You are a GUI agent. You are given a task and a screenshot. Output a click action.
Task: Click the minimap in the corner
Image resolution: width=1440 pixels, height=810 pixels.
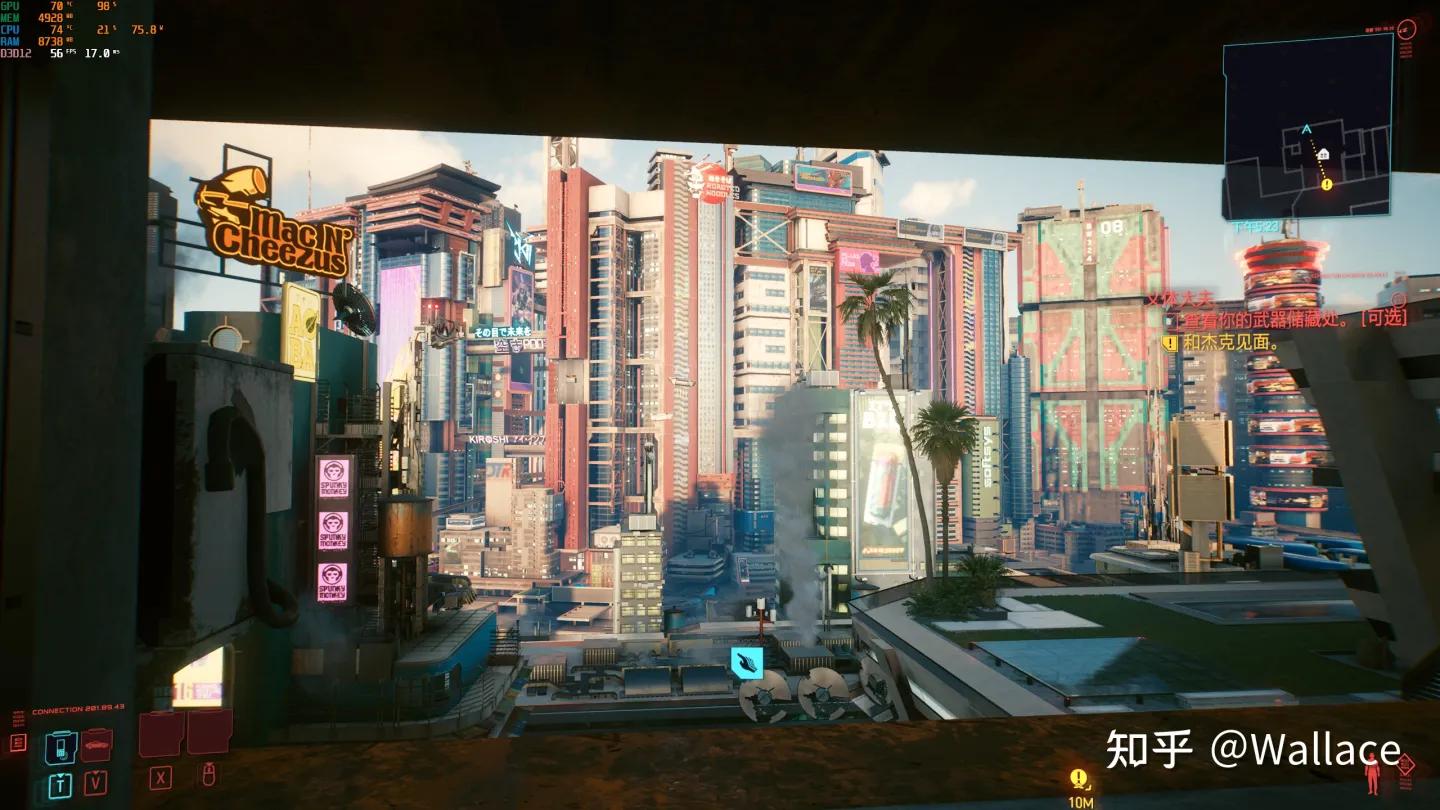coord(1308,126)
